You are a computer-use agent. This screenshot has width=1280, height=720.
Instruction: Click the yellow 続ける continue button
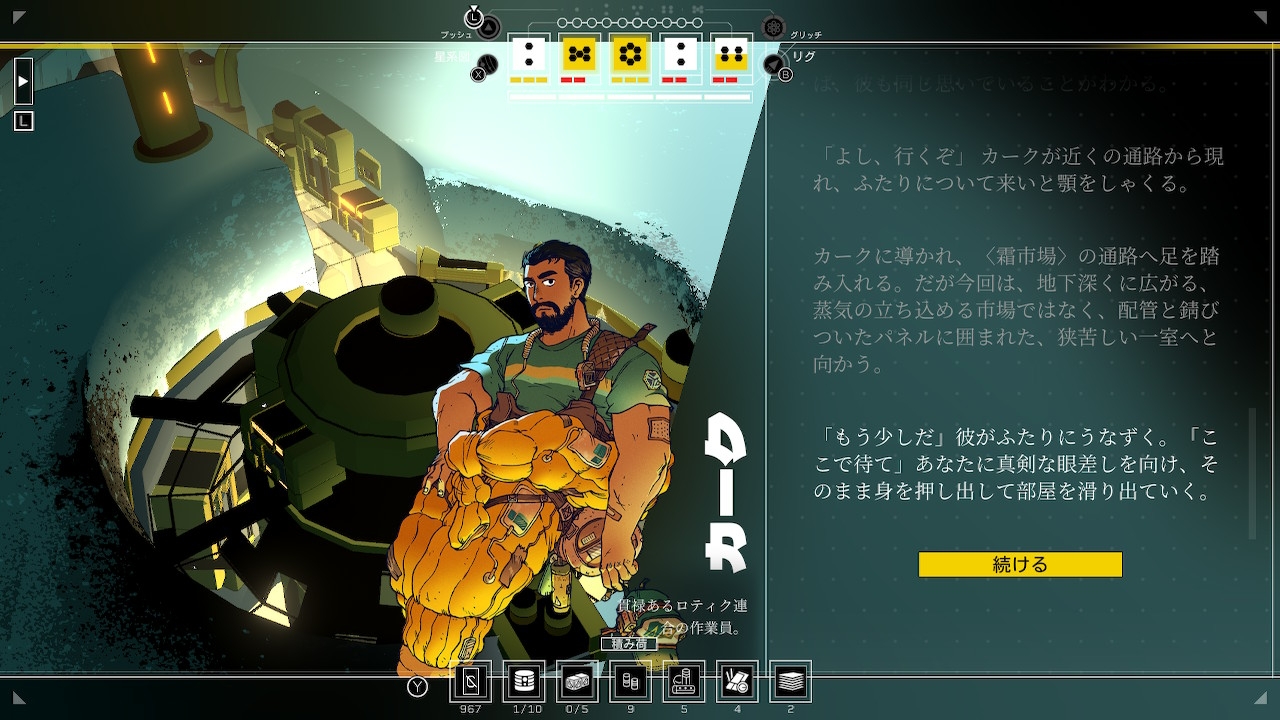[1020, 565]
